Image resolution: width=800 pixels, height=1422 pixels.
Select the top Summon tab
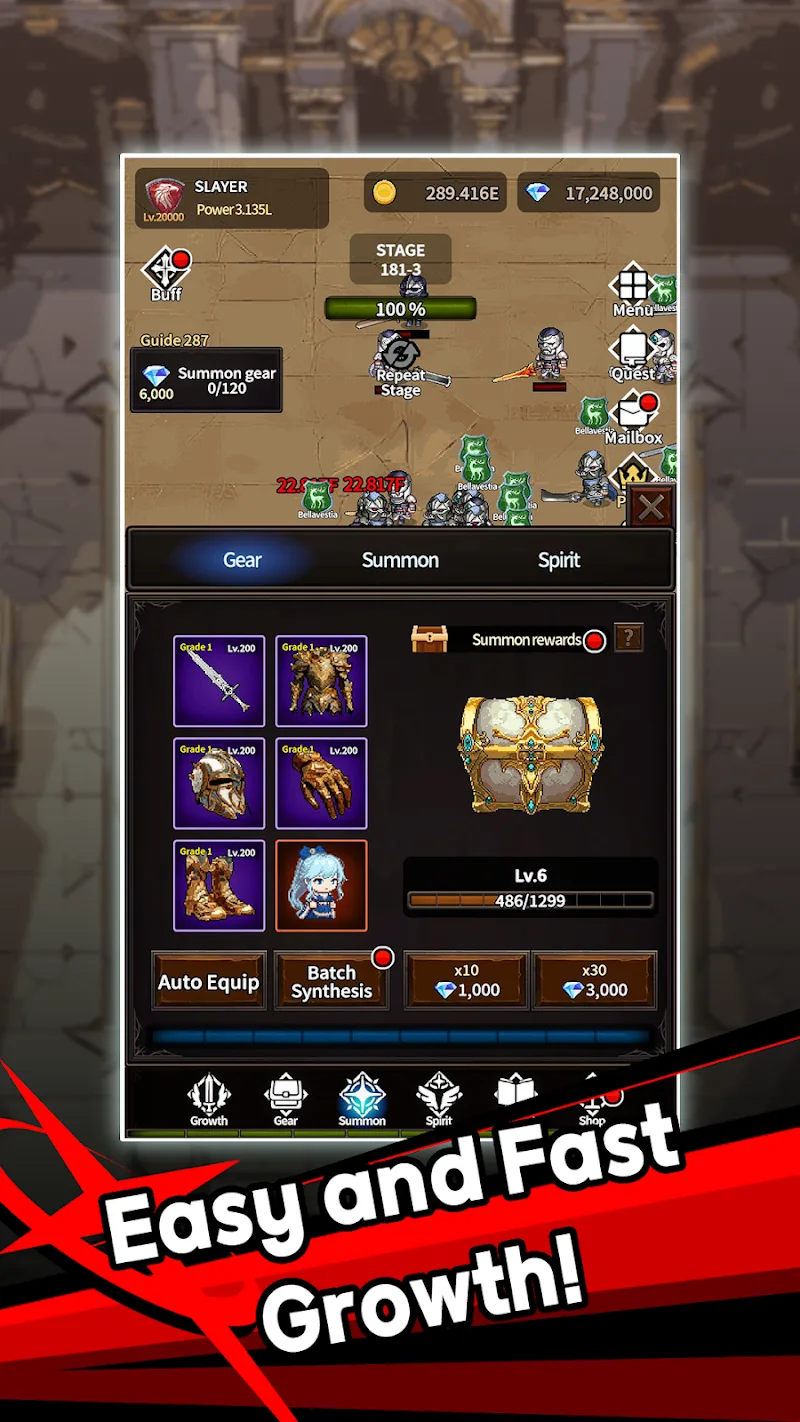[400, 560]
